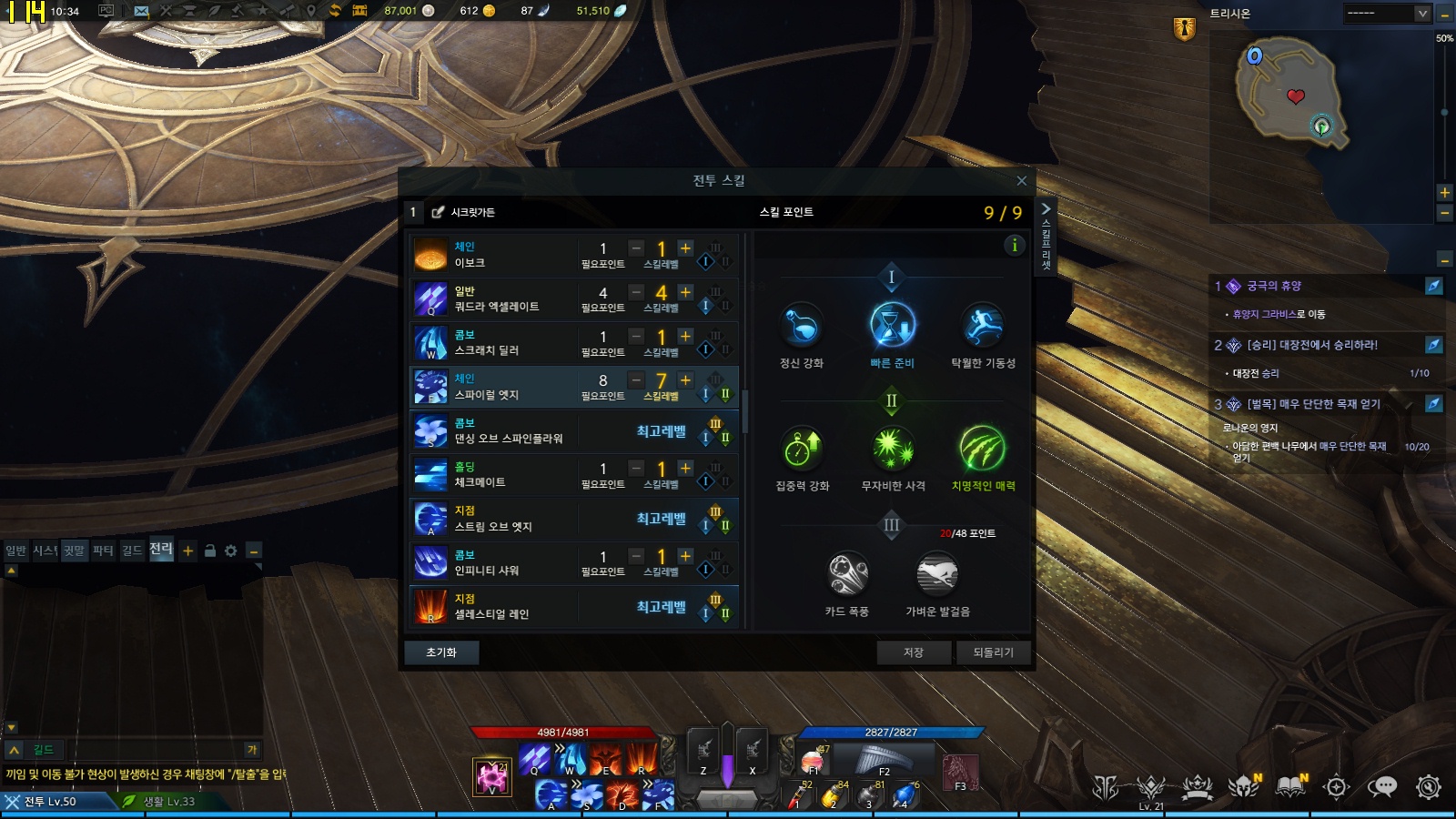The width and height of the screenshot is (1456, 819).
Task: Increase 스파이럴 엣지 skill level
Action: coord(686,380)
